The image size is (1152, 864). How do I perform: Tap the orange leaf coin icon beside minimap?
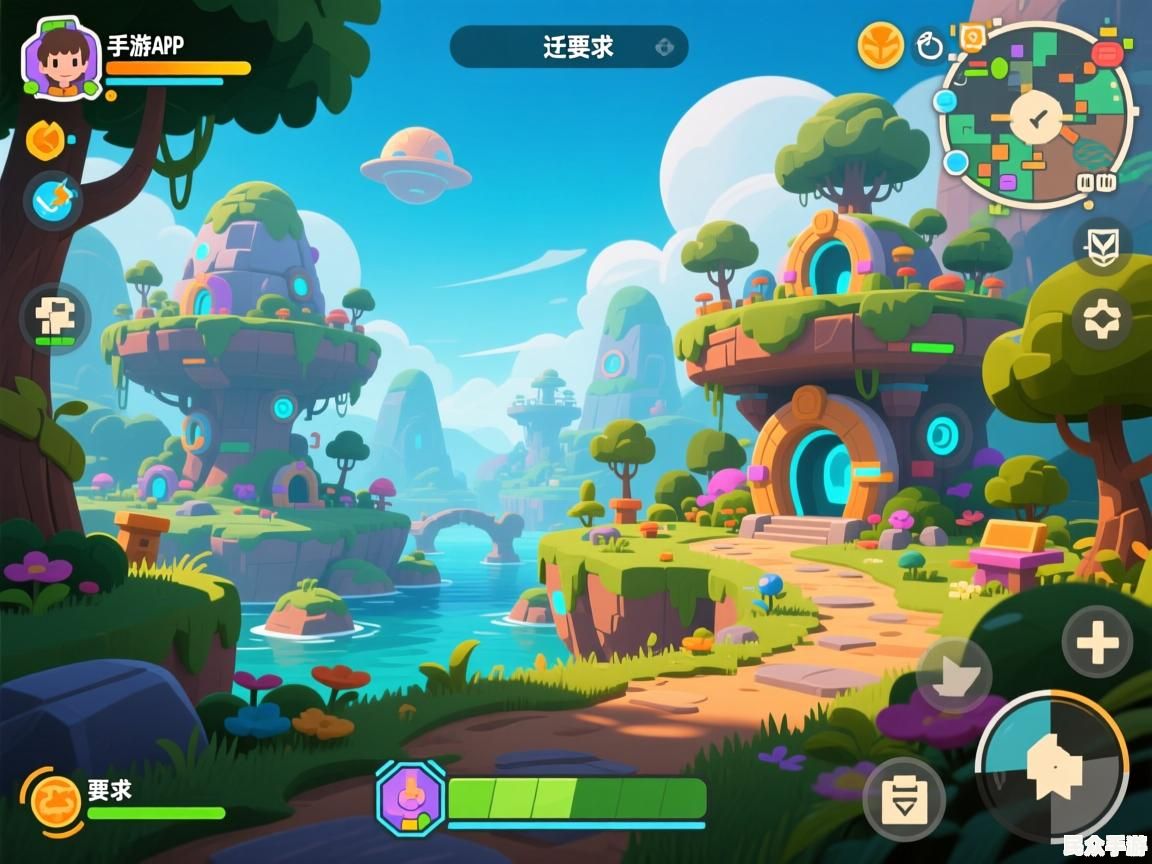pos(879,45)
